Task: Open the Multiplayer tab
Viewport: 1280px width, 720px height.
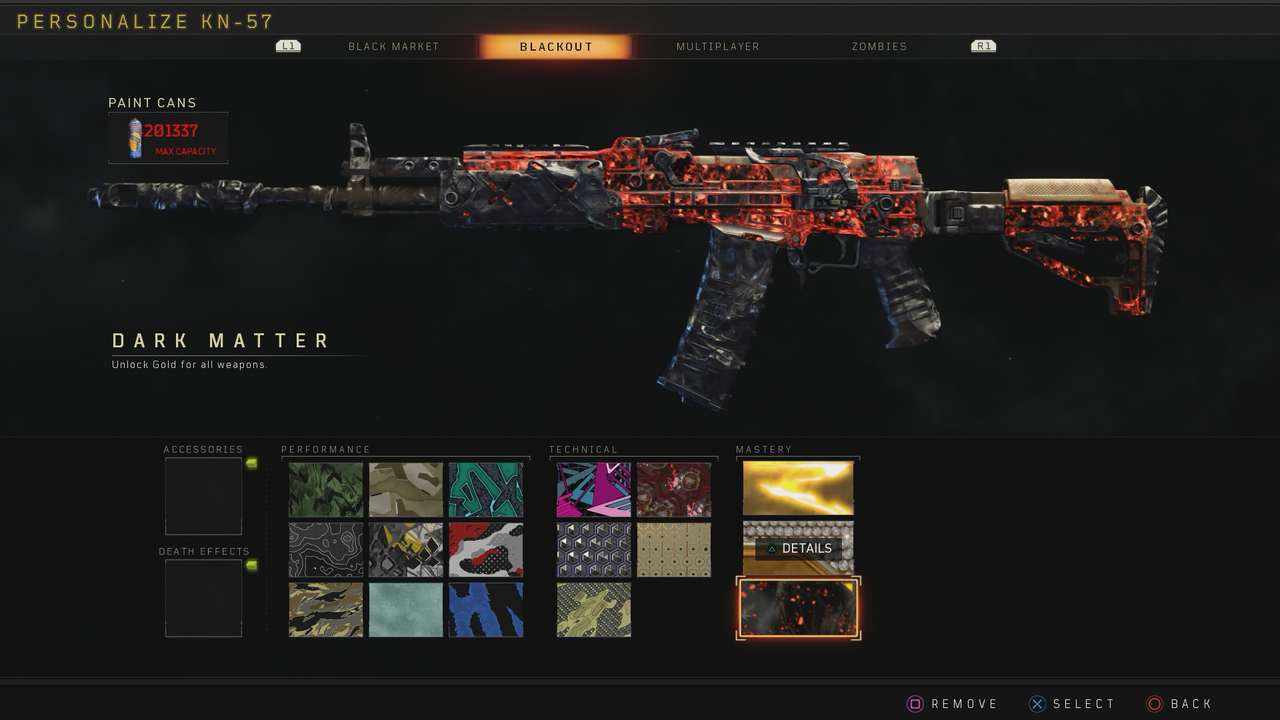Action: (x=717, y=47)
